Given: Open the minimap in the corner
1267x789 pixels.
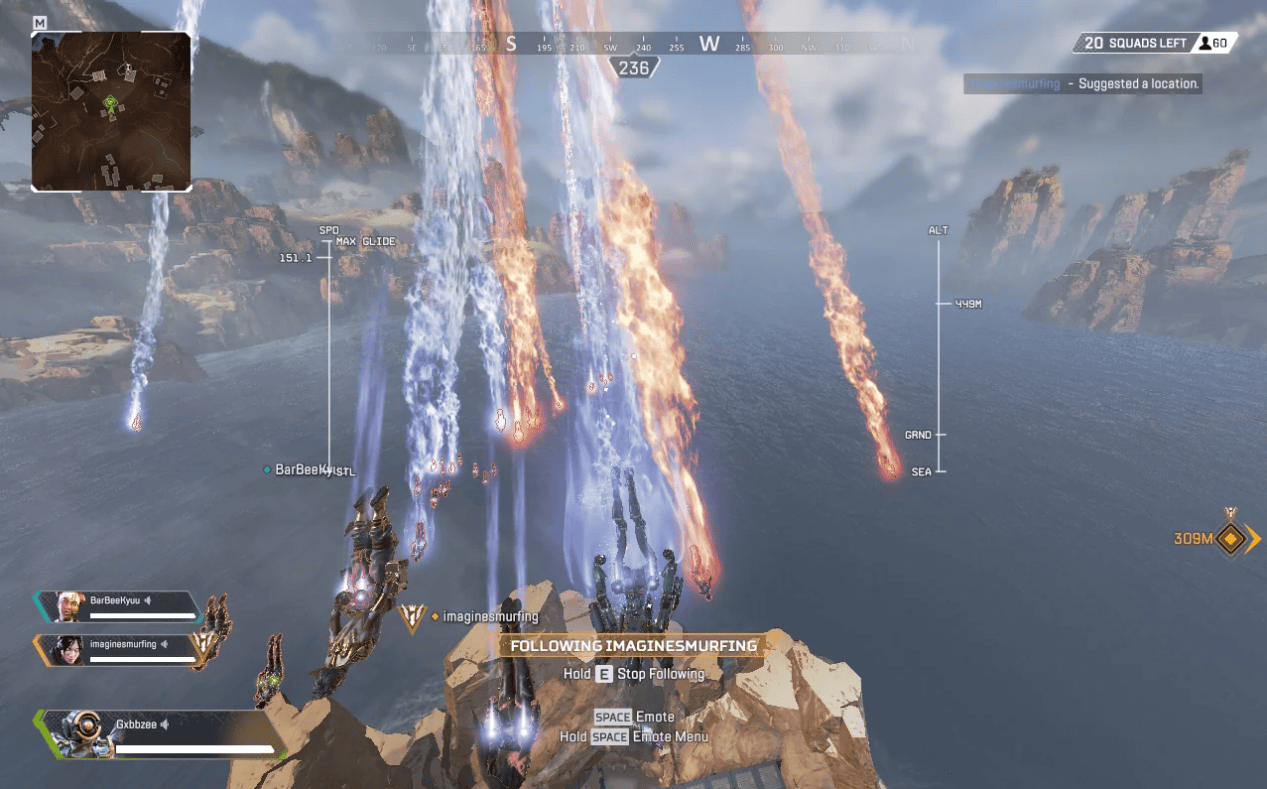Looking at the screenshot, I should click(x=111, y=111).
